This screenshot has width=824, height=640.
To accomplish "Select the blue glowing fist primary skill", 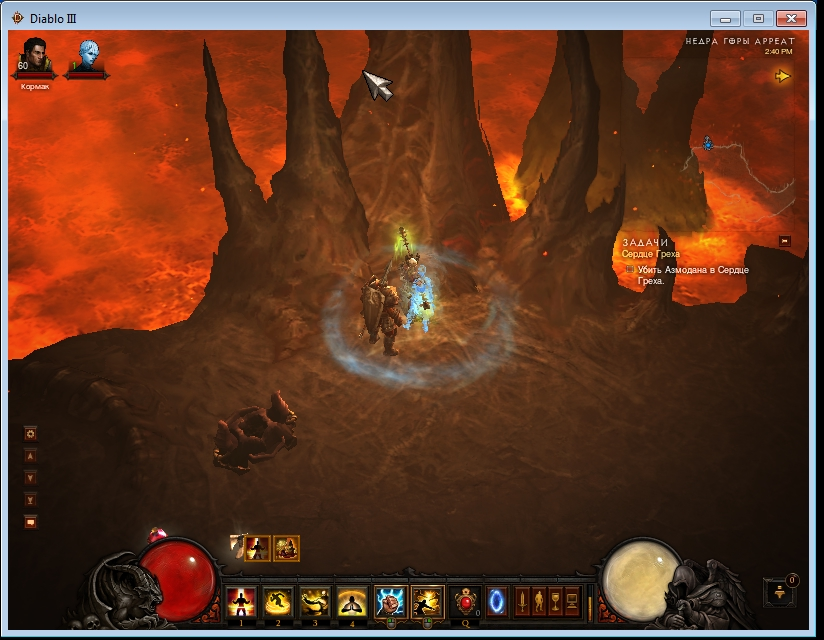I will click(x=390, y=601).
